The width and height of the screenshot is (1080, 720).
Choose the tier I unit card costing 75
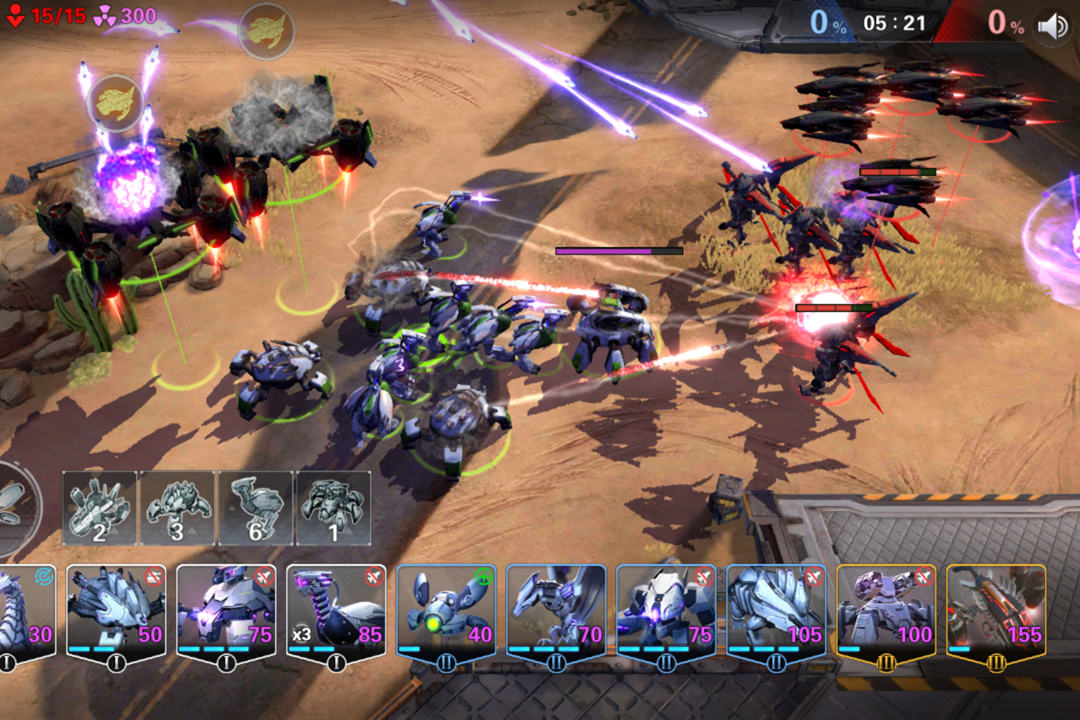[x=225, y=612]
